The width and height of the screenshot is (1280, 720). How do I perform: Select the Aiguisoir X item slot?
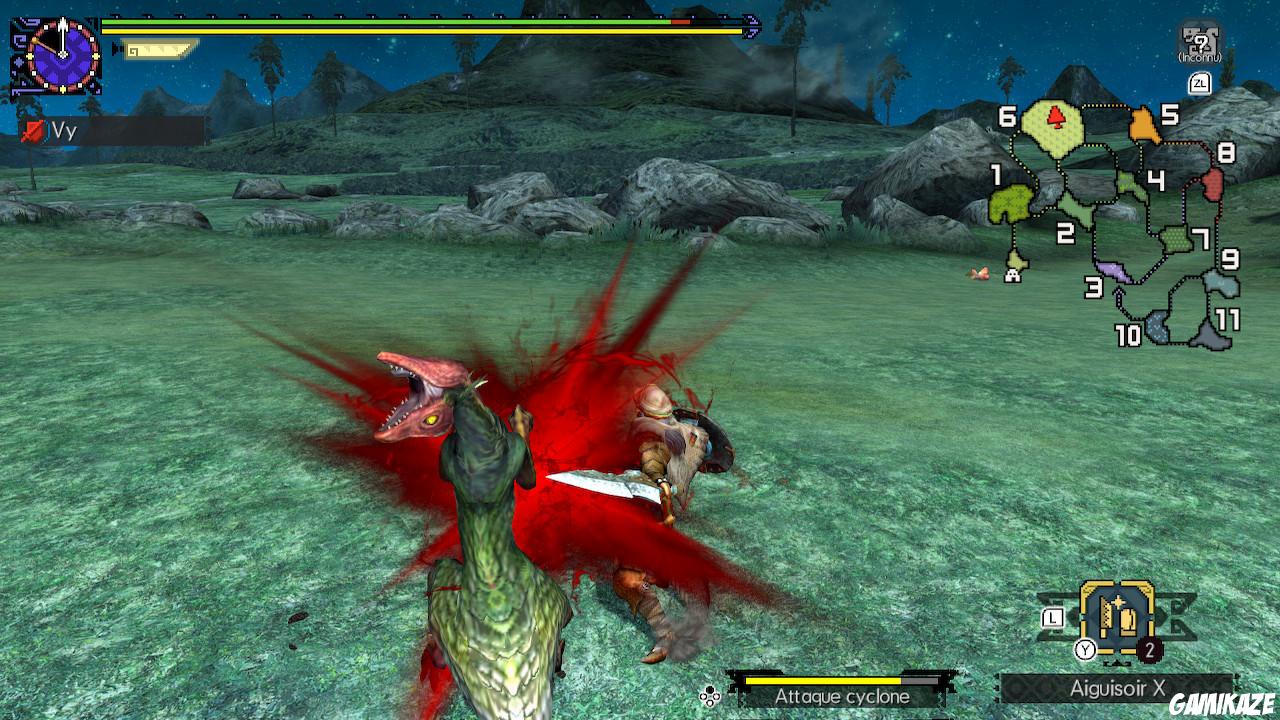(x=1117, y=618)
